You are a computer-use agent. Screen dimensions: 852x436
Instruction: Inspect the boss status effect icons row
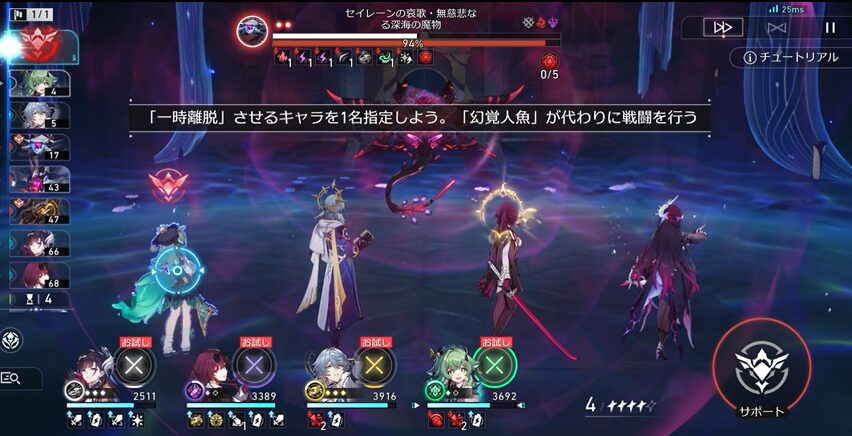(353, 59)
